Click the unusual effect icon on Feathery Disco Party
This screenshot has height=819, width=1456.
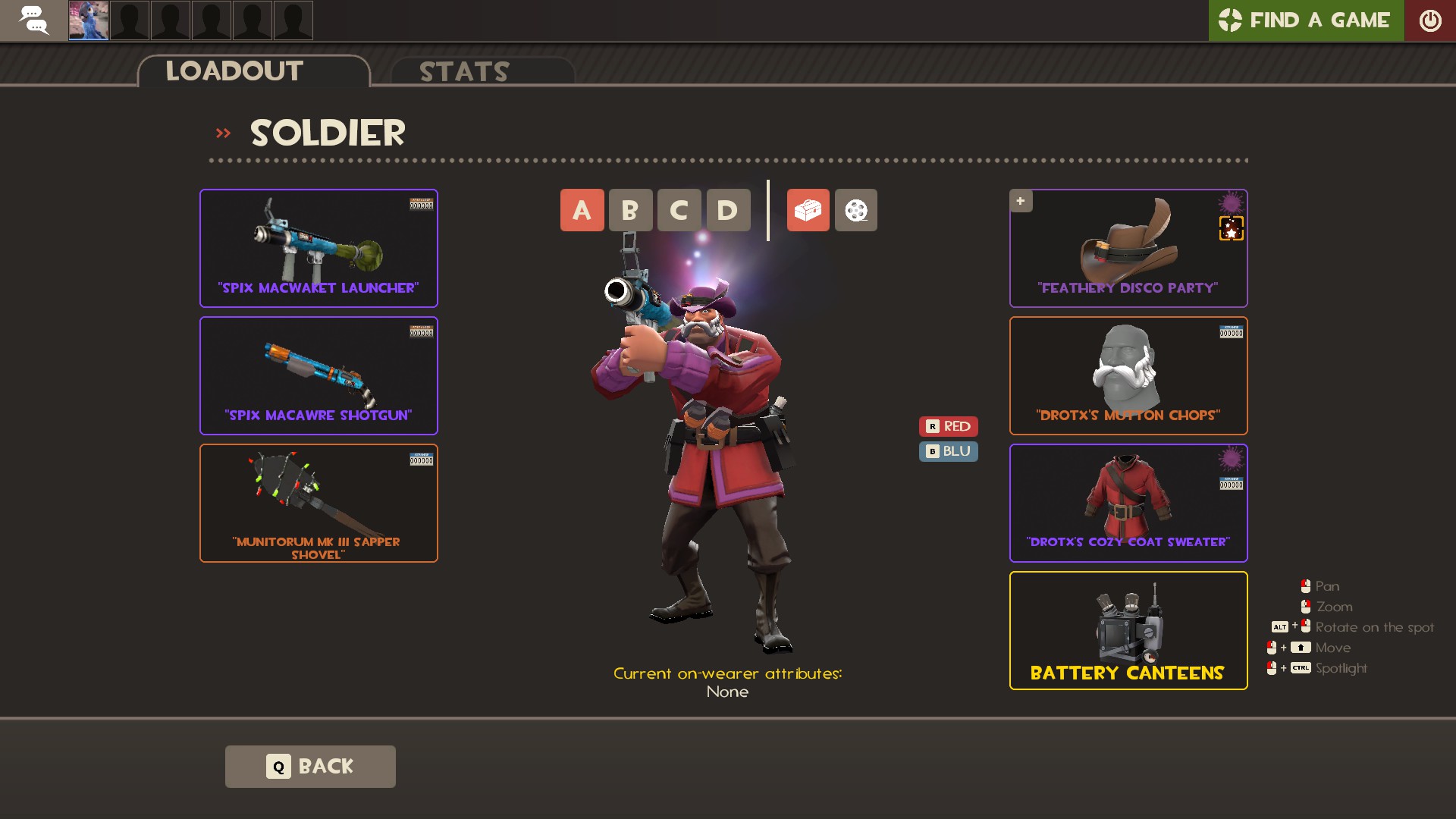tap(1230, 202)
